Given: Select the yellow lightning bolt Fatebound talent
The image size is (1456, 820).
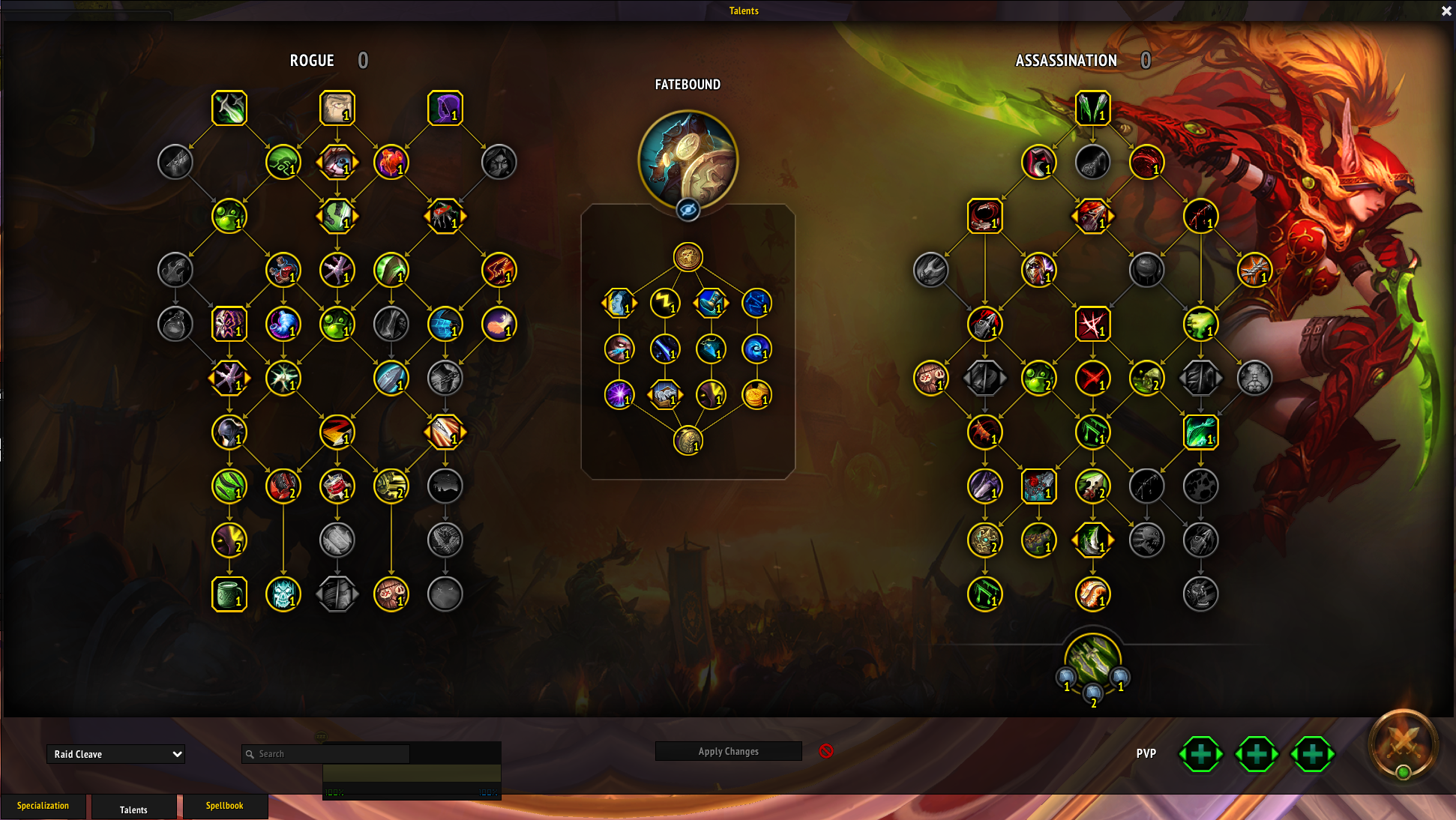Looking at the screenshot, I should [x=665, y=303].
